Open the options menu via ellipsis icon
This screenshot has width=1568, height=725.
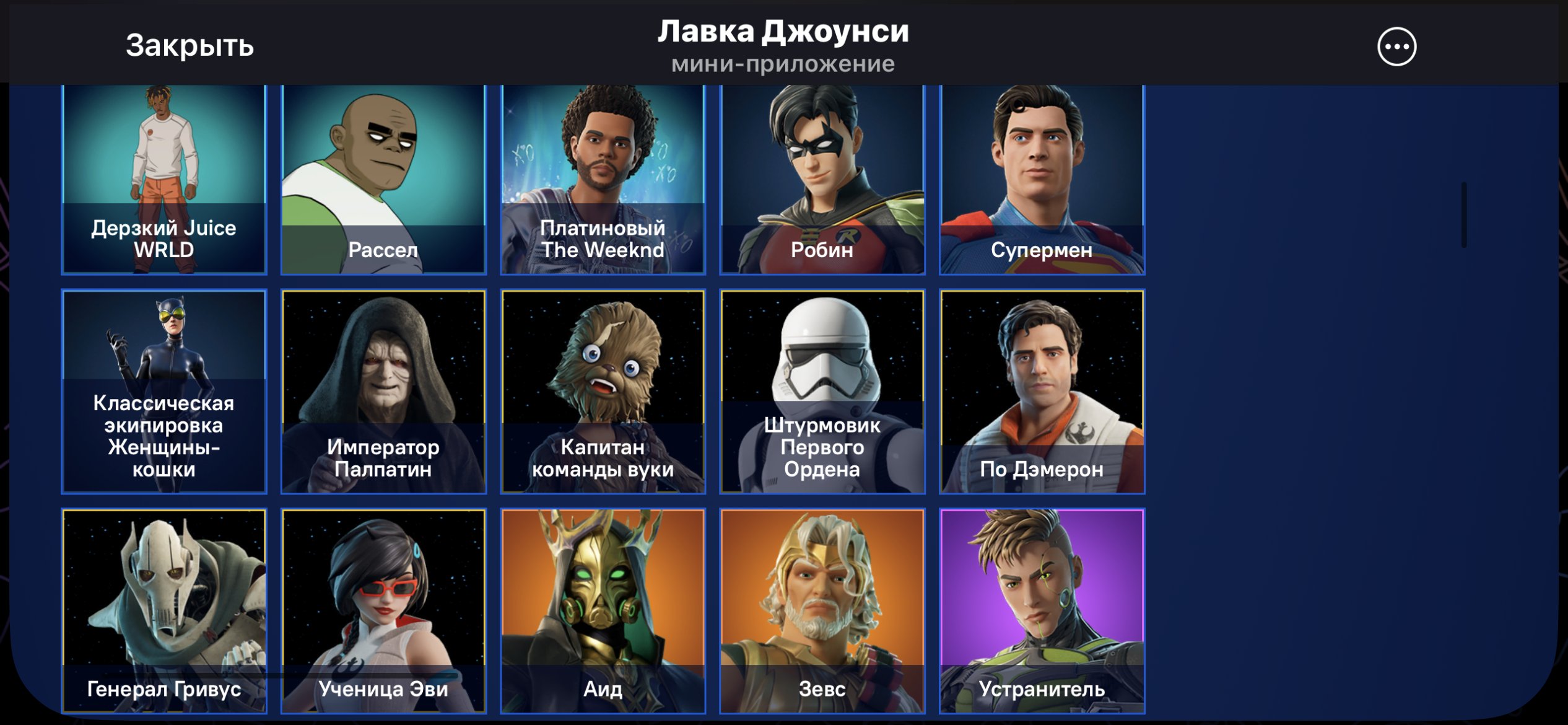pyautogui.click(x=1398, y=46)
